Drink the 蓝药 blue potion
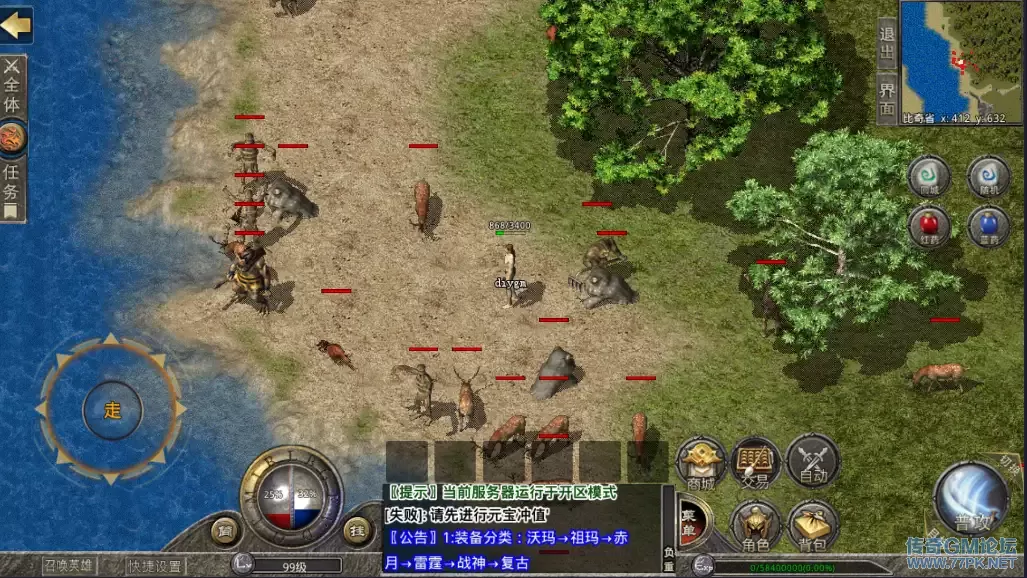The height and width of the screenshot is (578, 1027). [988, 226]
